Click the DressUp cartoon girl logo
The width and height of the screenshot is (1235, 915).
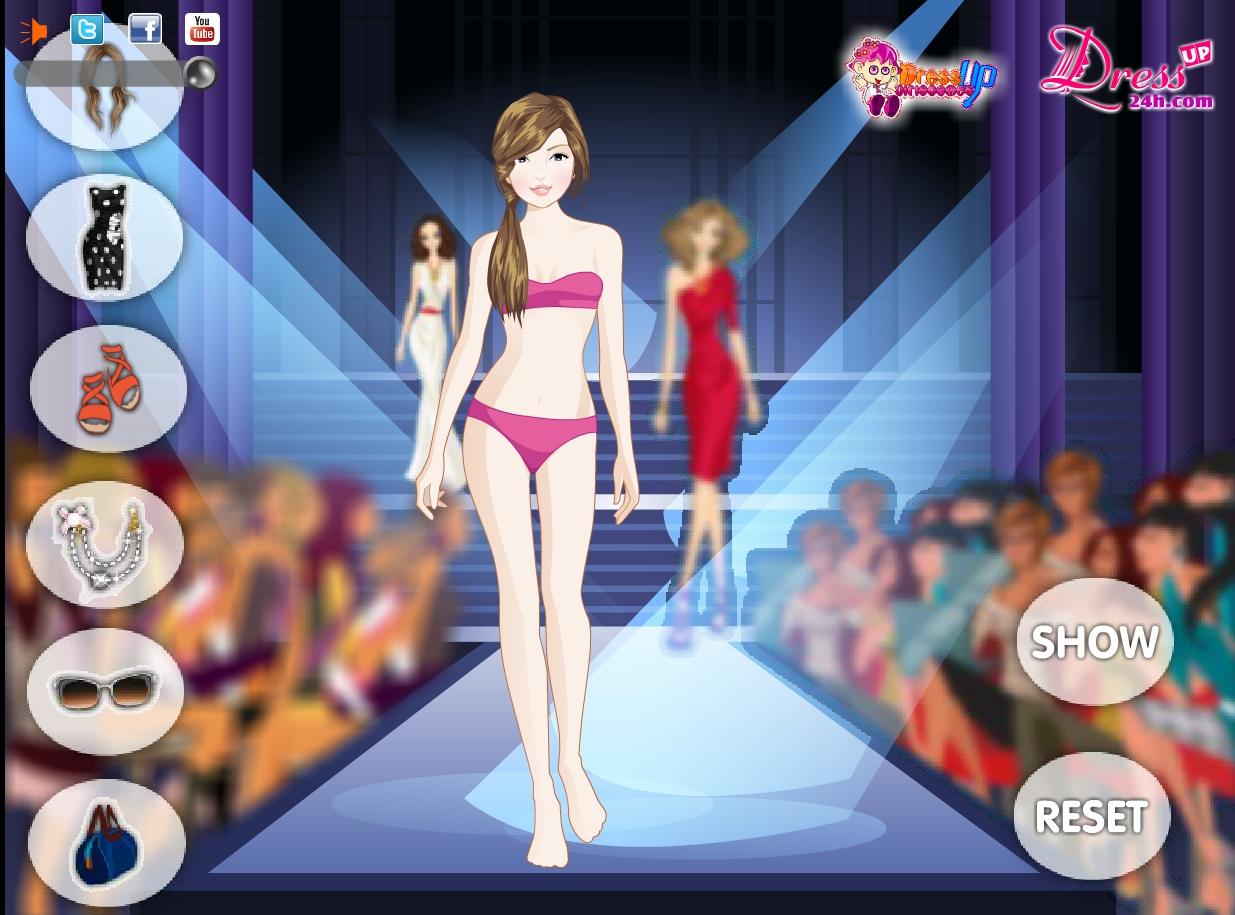click(920, 78)
